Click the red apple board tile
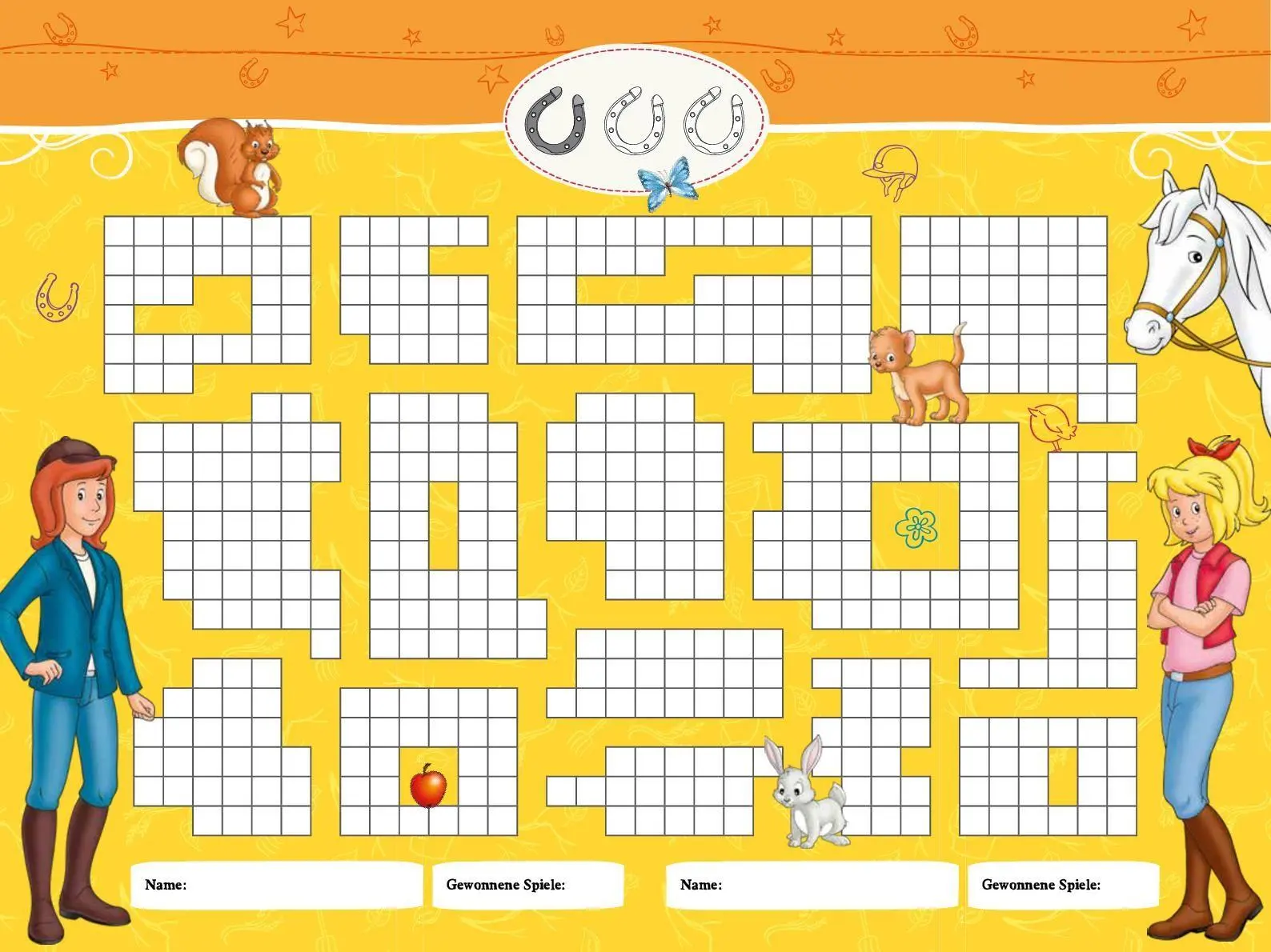 click(428, 786)
